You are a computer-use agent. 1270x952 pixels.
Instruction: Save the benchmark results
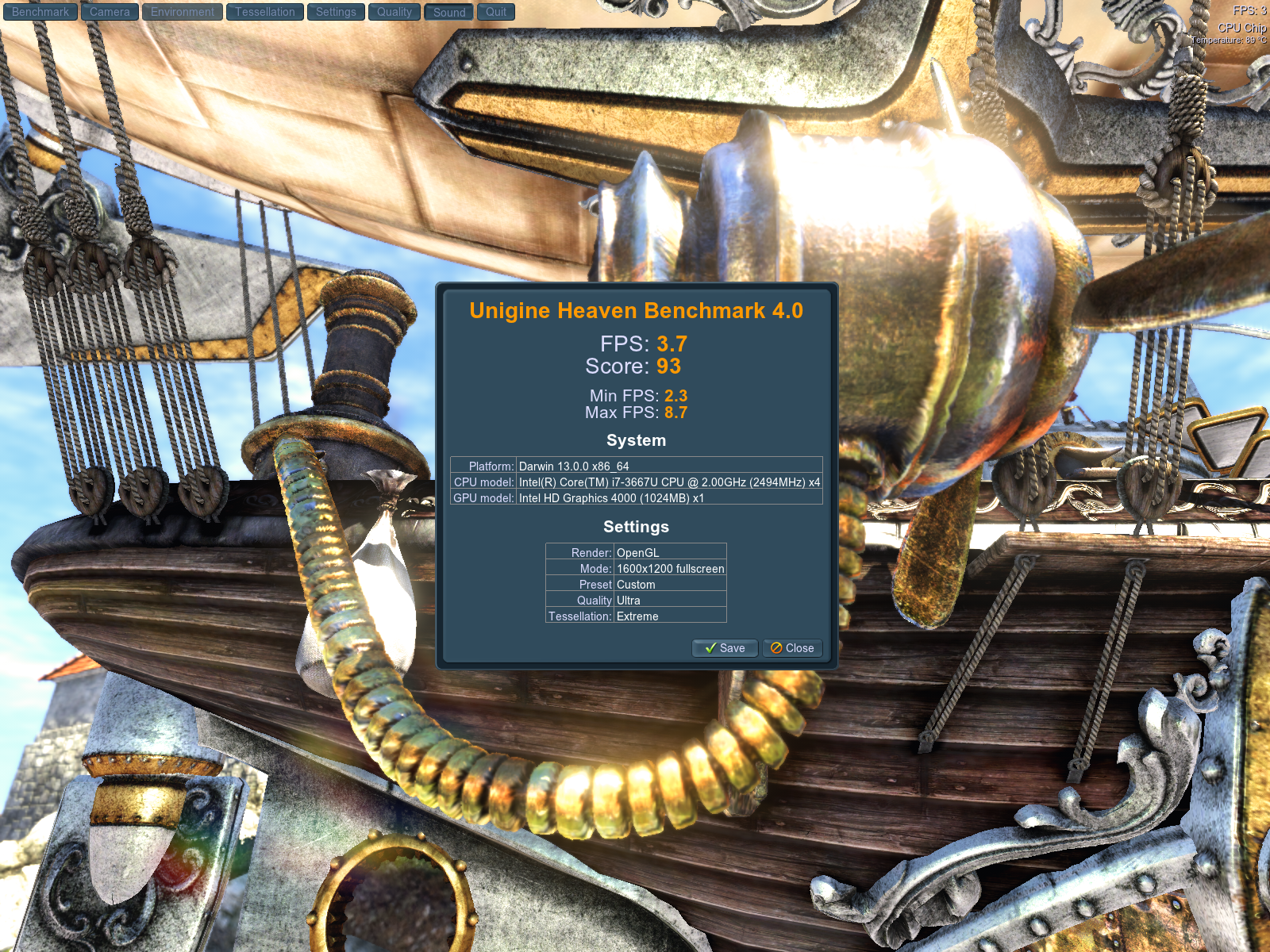point(725,648)
